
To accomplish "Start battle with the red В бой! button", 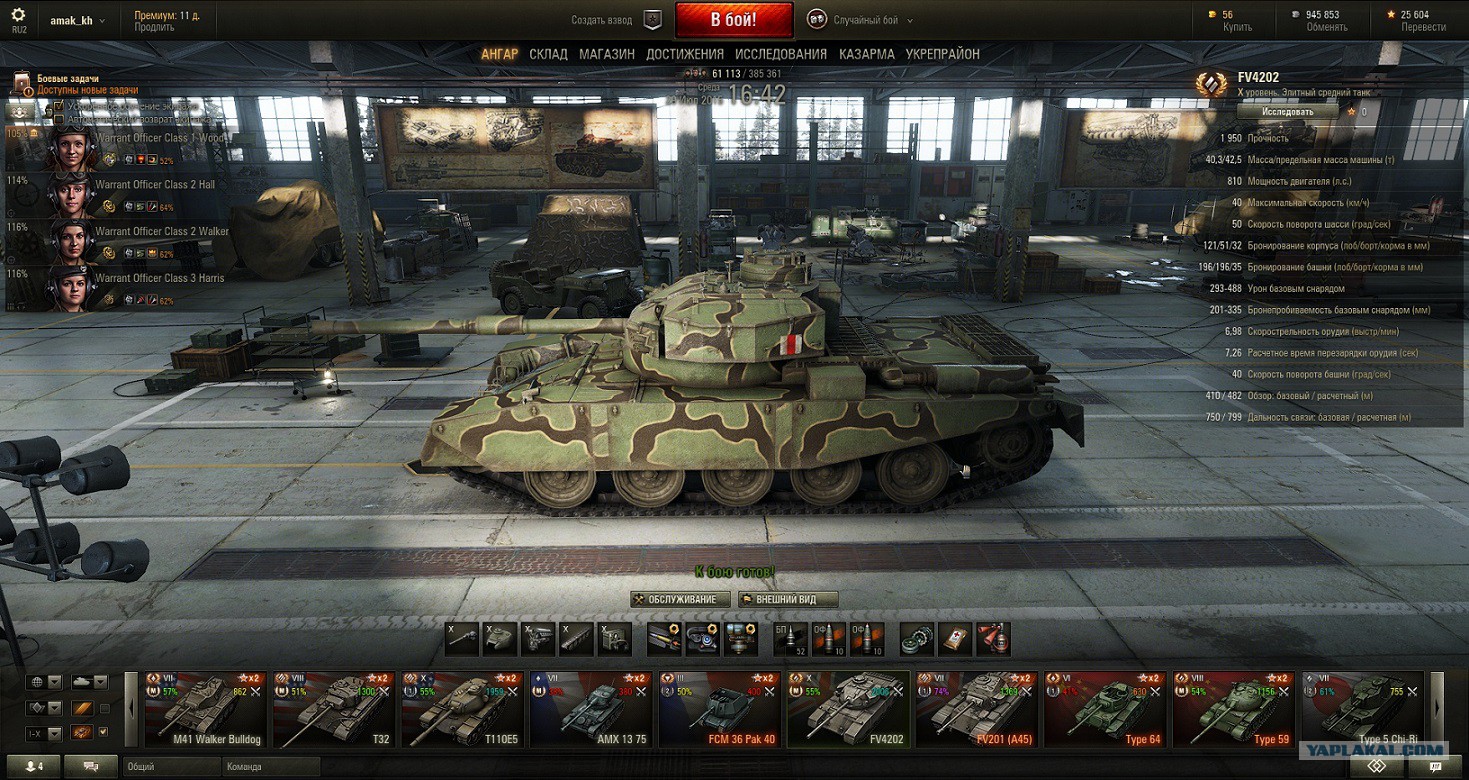I will [x=733, y=20].
